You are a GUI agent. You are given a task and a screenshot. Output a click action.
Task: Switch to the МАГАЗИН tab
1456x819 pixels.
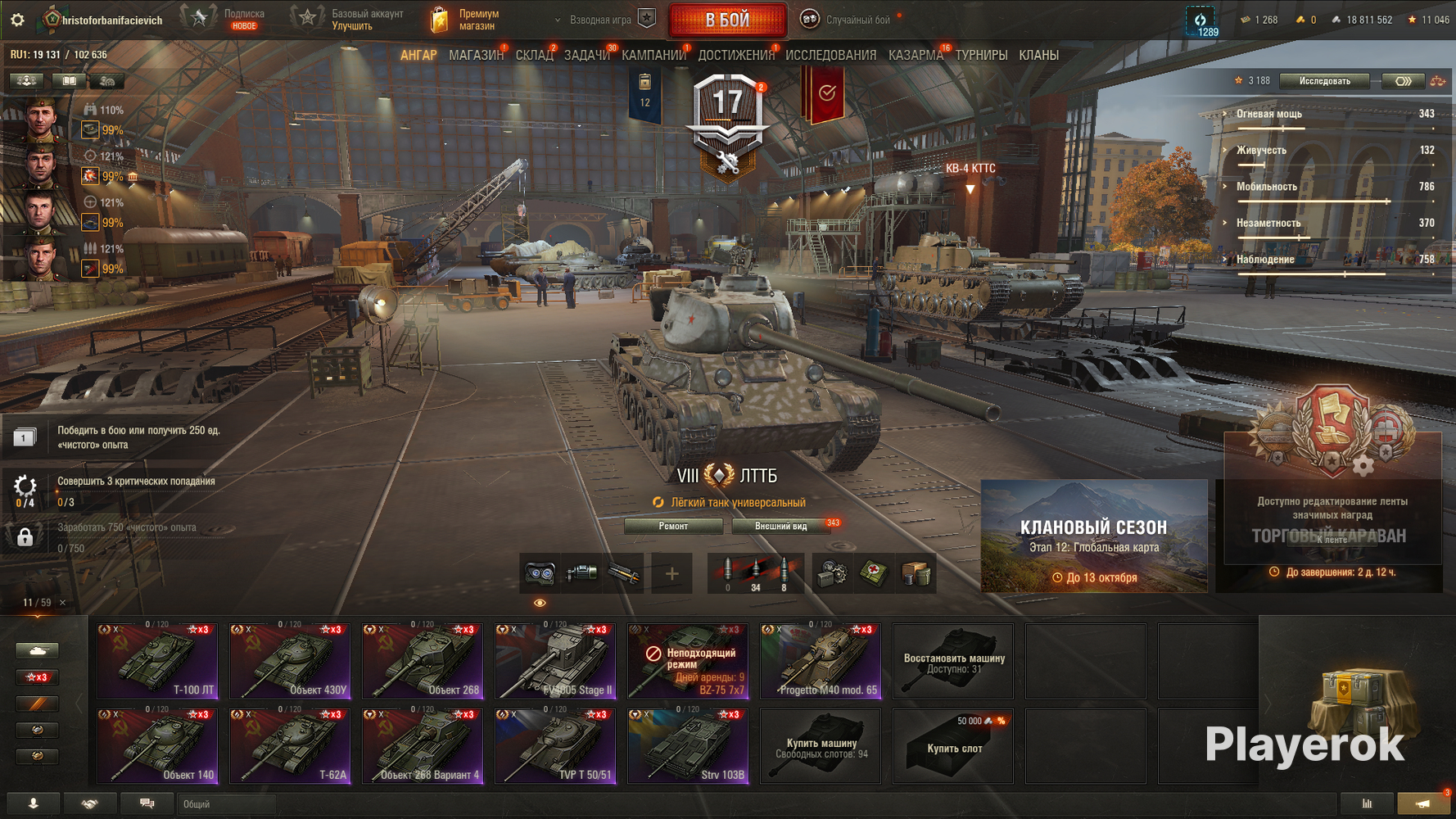tap(476, 55)
